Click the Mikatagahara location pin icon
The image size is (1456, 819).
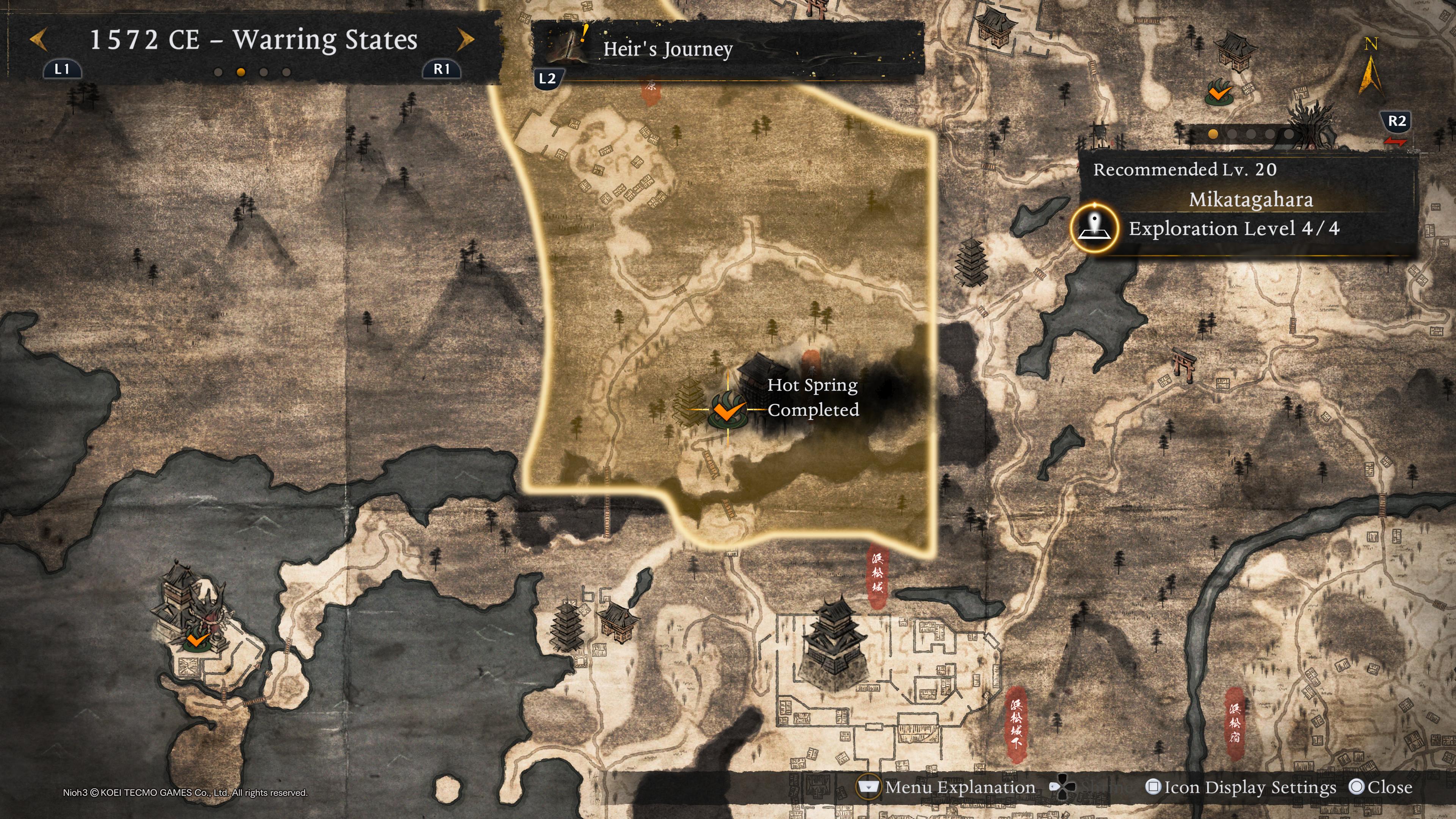pyautogui.click(x=1094, y=228)
